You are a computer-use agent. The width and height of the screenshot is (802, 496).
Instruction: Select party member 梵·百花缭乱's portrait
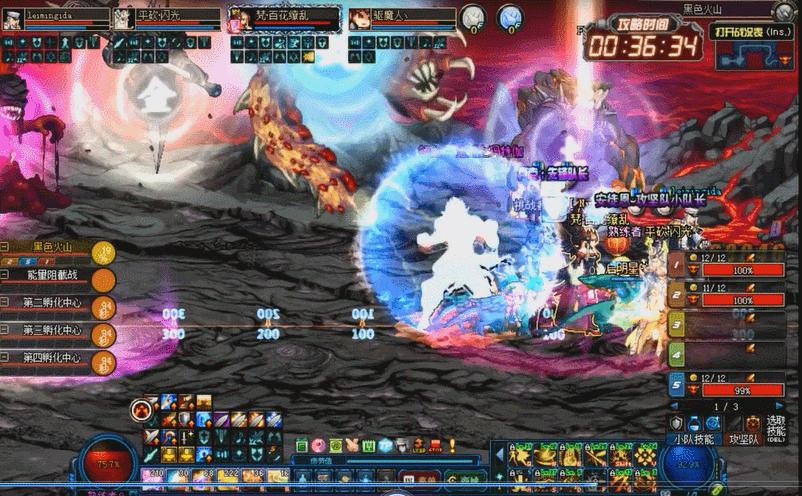241,19
